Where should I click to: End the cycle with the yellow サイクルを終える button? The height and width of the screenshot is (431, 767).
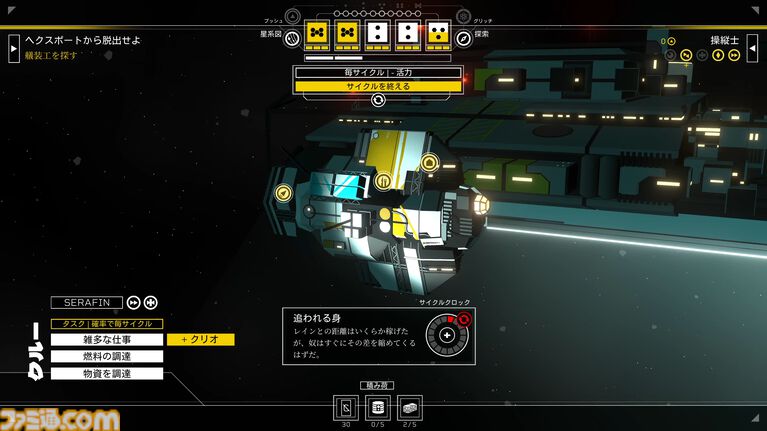tap(378, 86)
